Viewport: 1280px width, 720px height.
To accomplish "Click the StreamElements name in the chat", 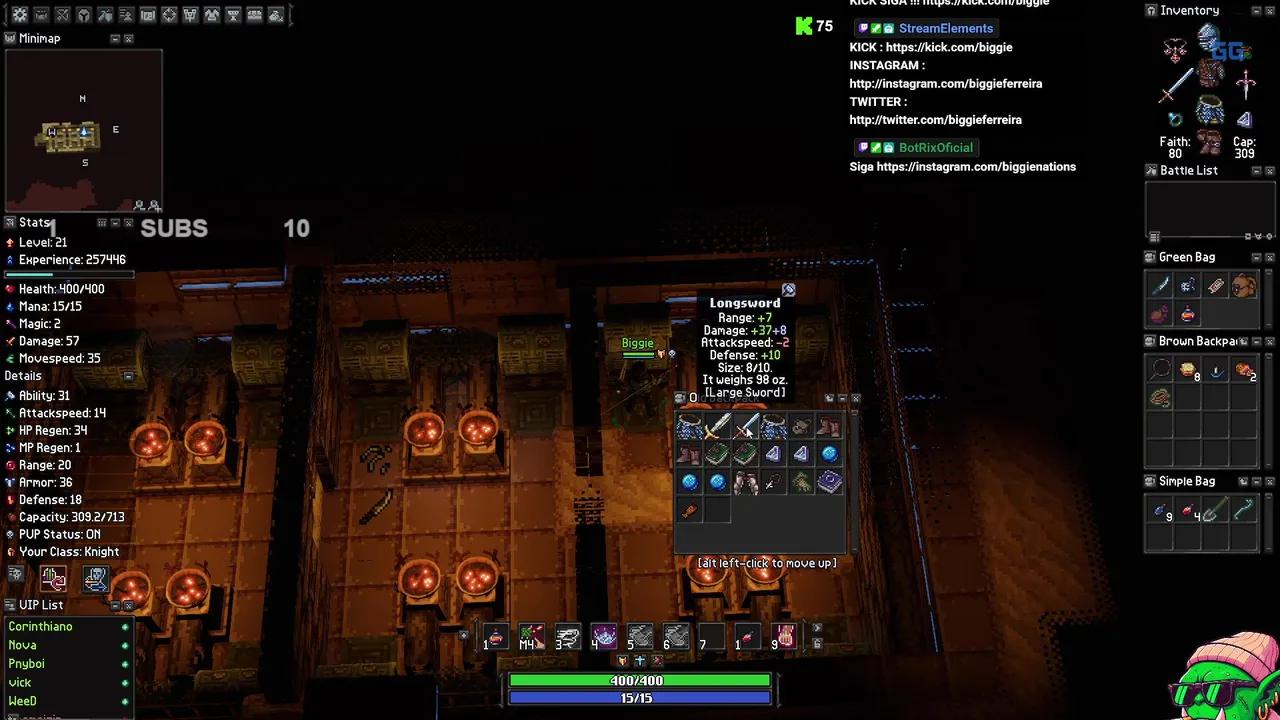I will coord(945,28).
